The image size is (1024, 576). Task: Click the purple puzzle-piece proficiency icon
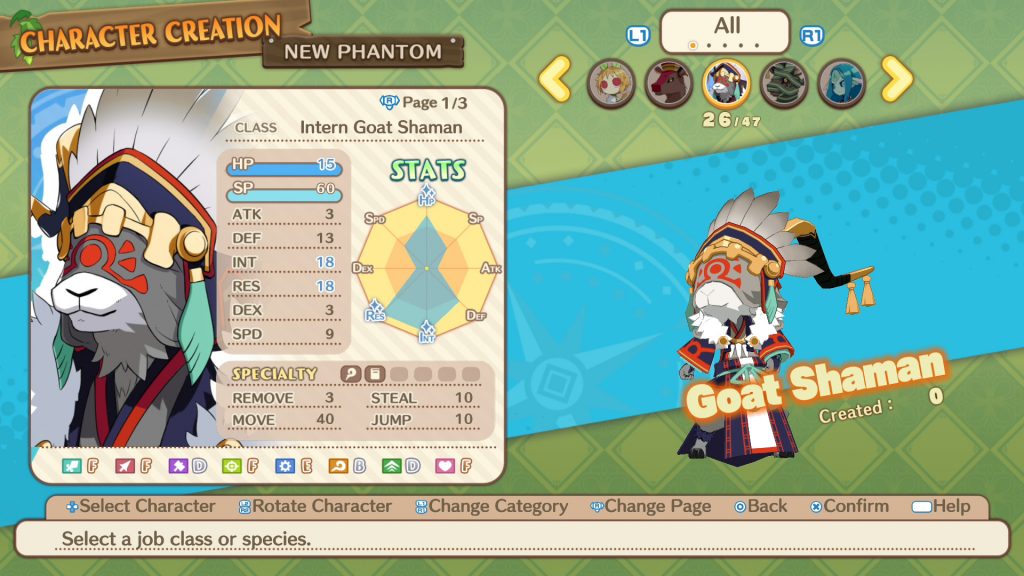point(178,466)
